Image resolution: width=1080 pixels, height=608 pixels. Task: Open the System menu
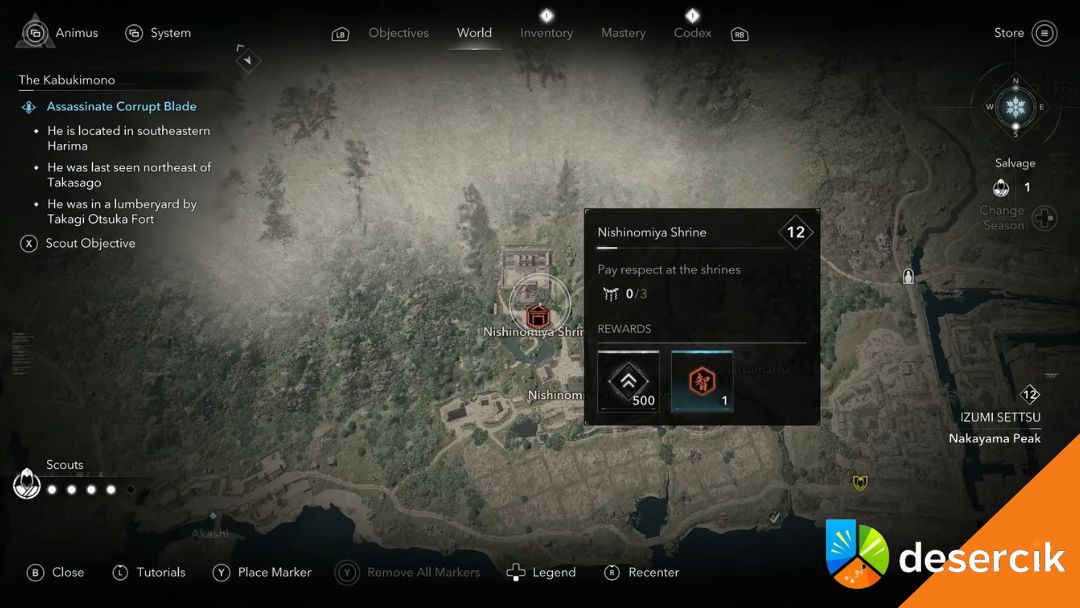tap(158, 33)
